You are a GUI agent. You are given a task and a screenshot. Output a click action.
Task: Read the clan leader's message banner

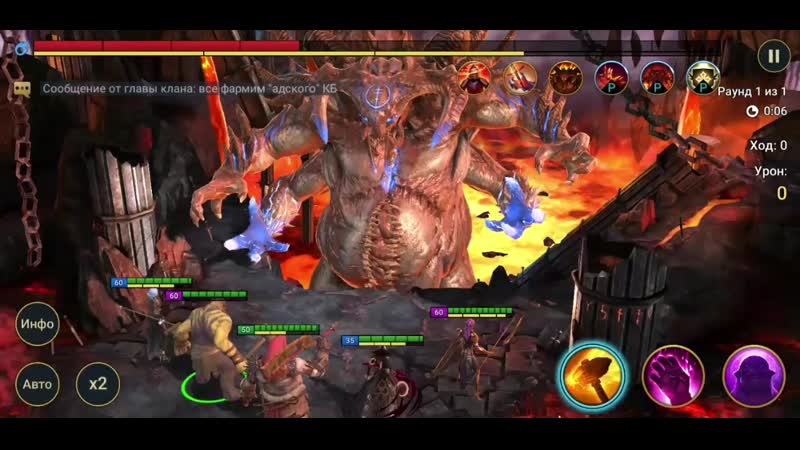[190, 88]
